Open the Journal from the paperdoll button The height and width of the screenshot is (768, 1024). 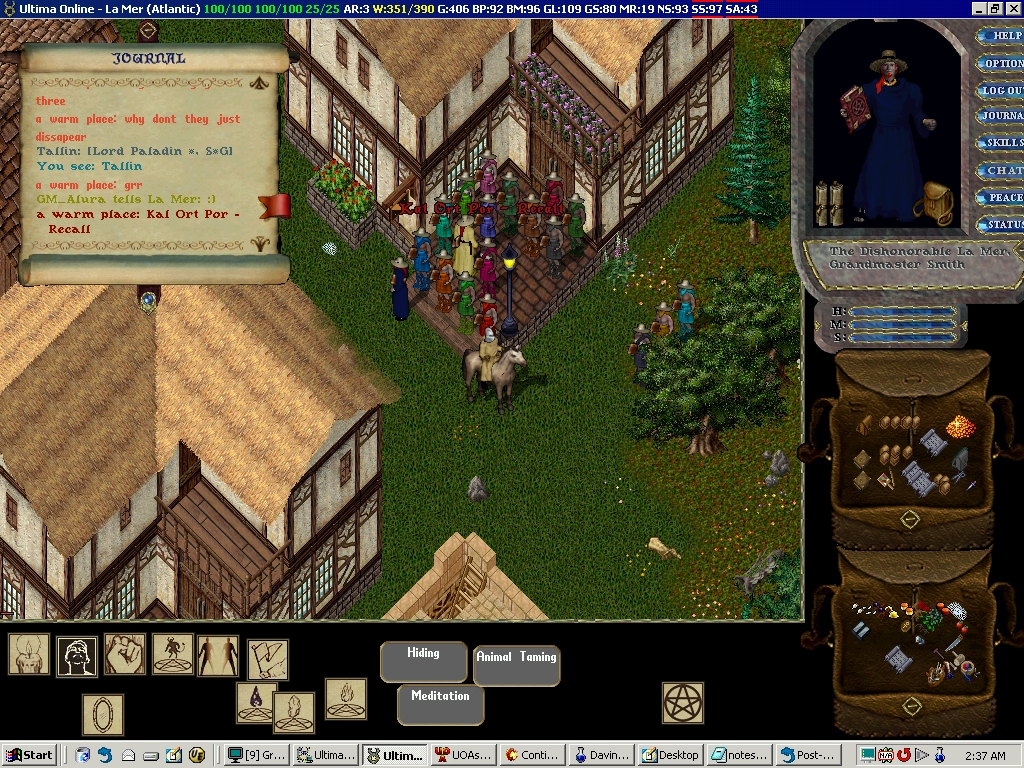pos(1002,116)
